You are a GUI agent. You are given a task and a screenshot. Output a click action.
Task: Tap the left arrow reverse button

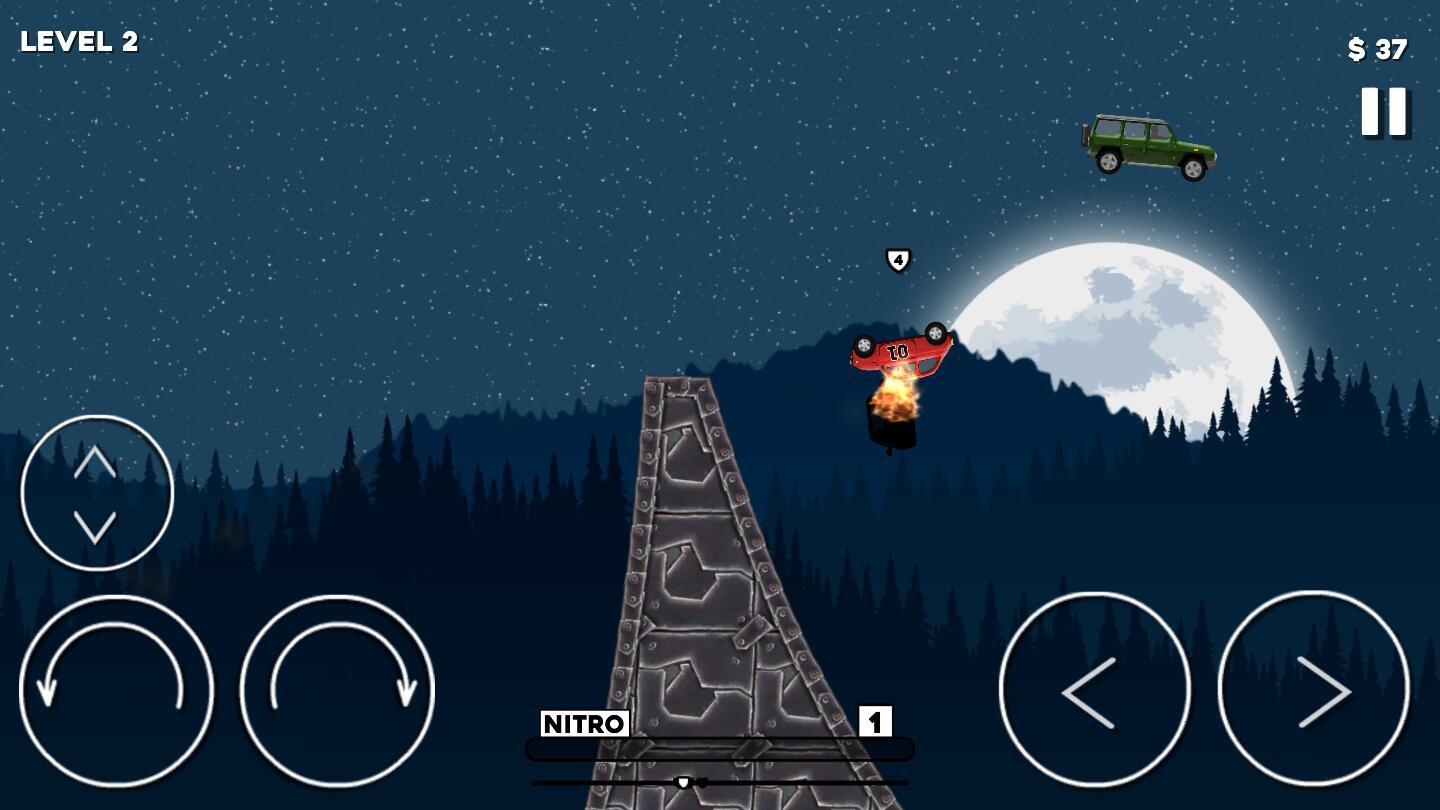(1094, 689)
